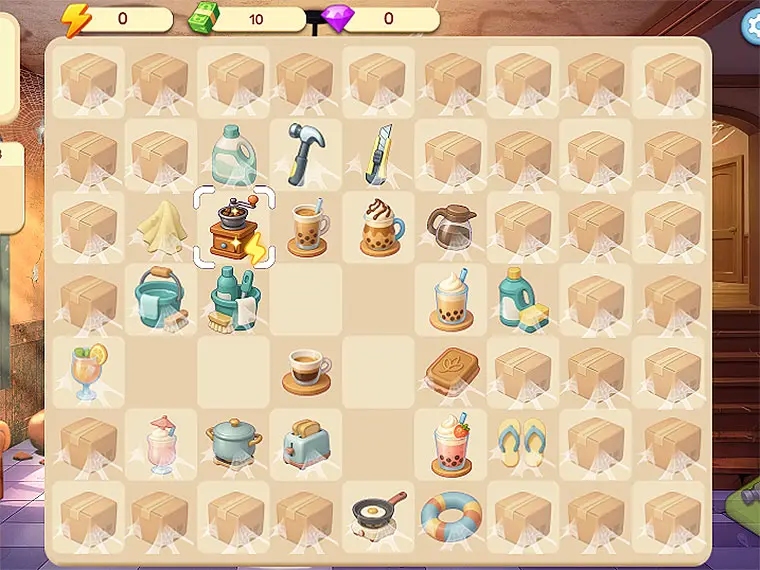Select the orange juice cocktail glass
Image resolution: width=760 pixels, height=570 pixels.
89,370
